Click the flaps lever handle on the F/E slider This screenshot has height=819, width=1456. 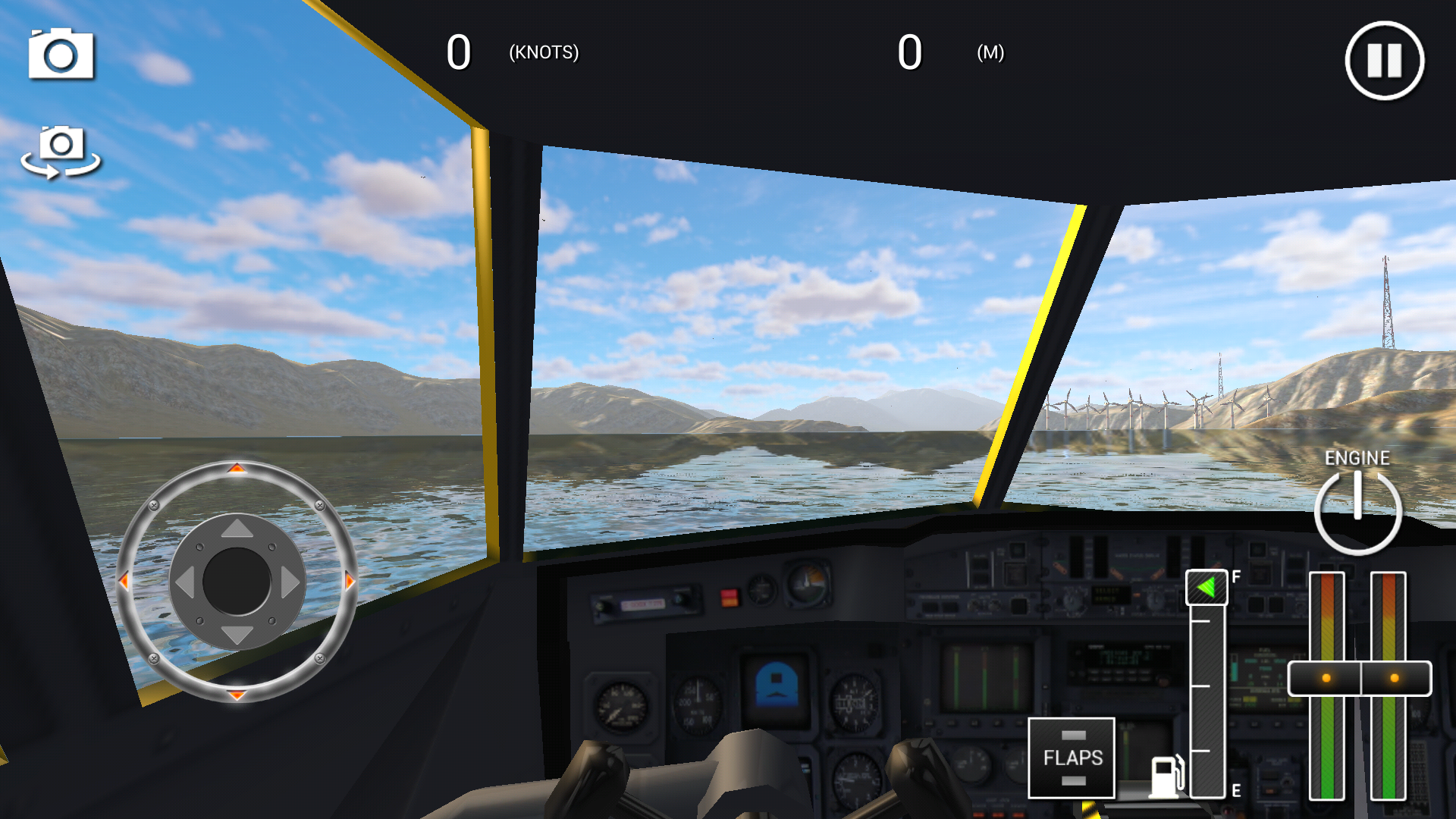1208,585
